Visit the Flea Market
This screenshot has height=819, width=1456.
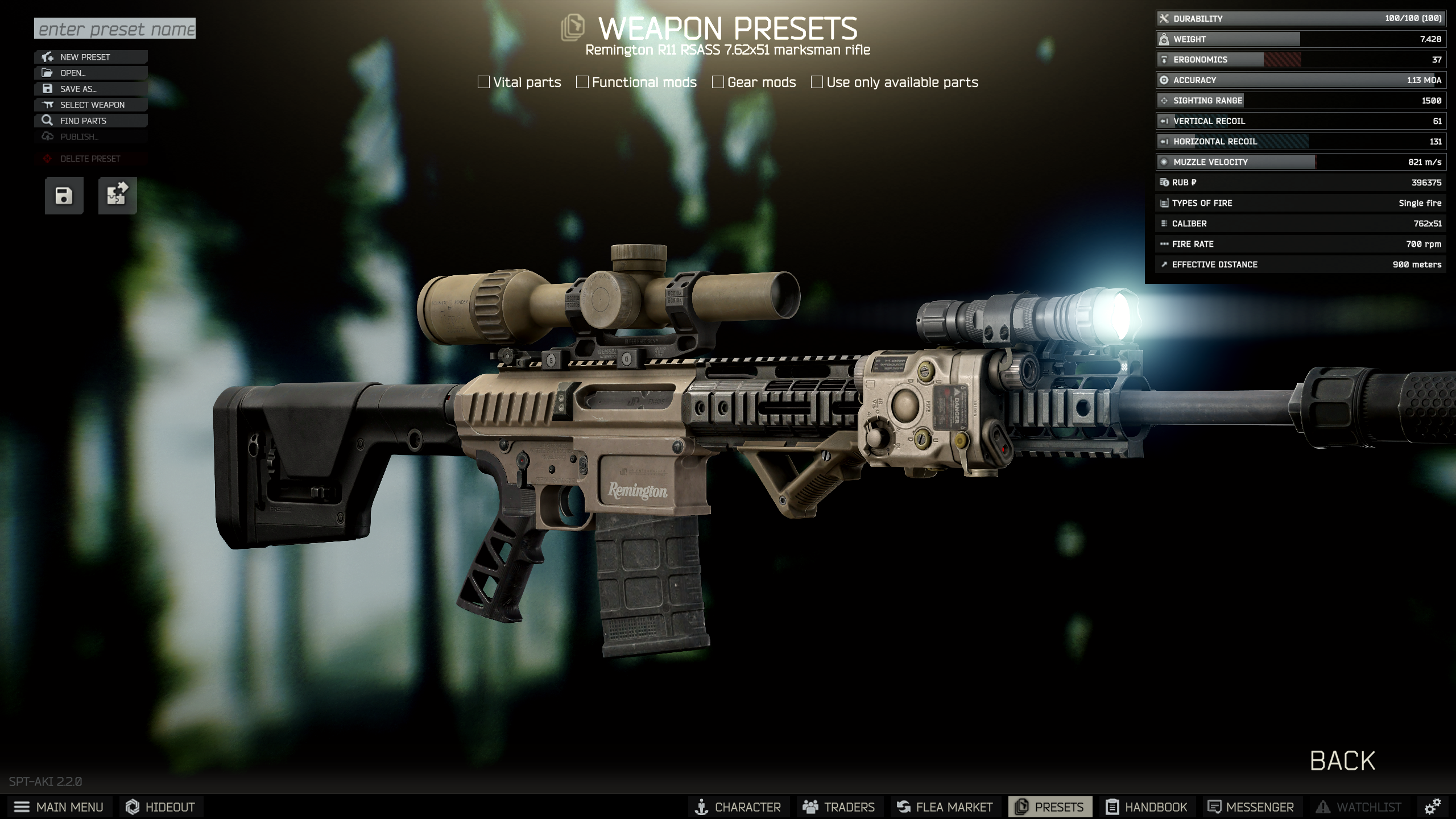pos(945,807)
